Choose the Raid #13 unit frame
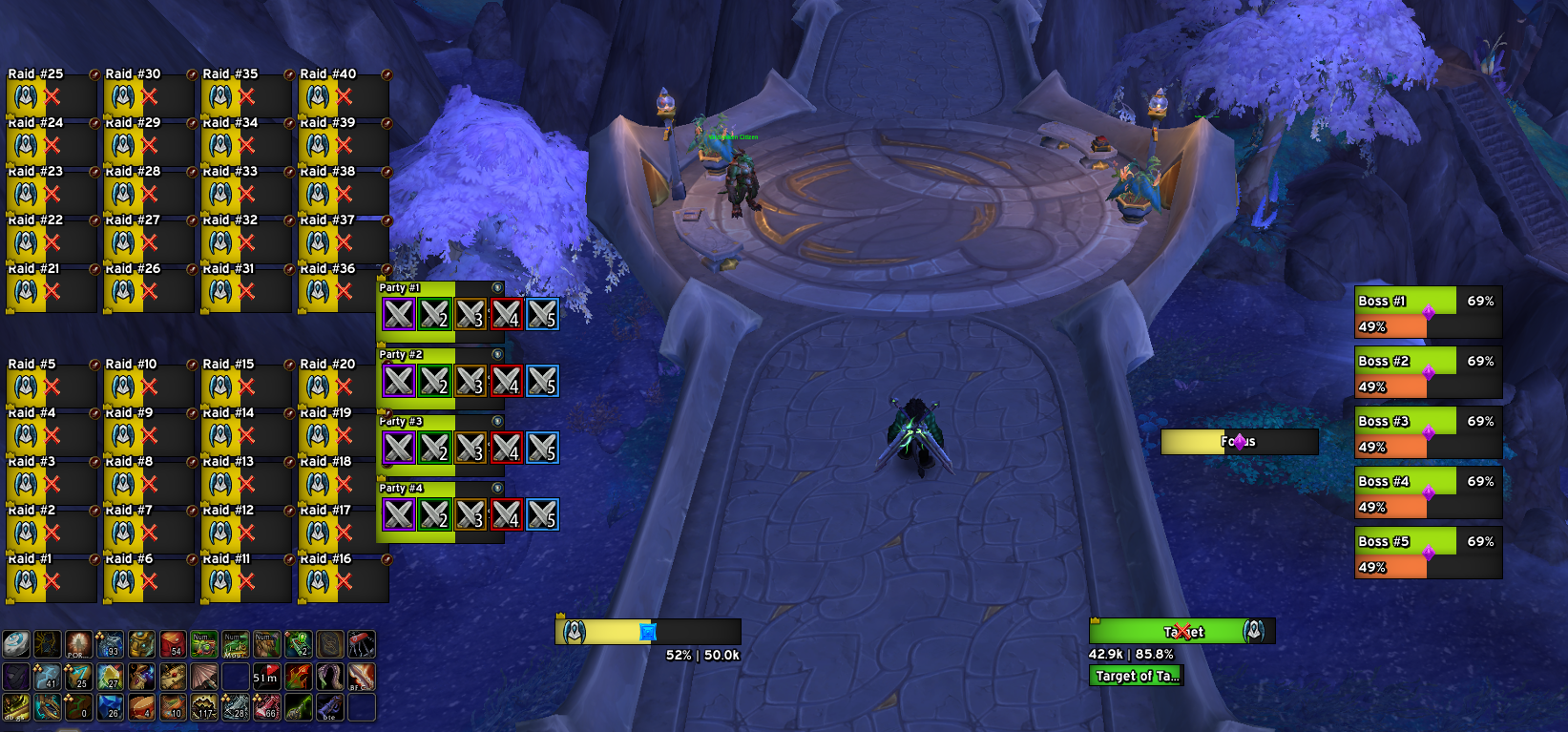 (x=245, y=483)
